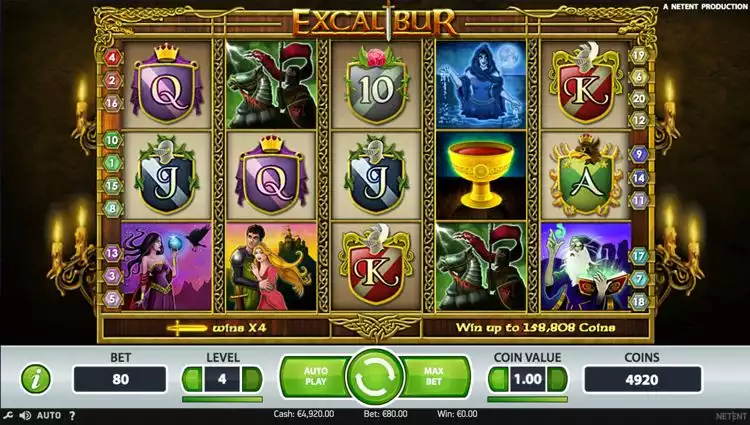Screen dimensions: 750x425
Task: Highlight payline 18 marker
Action: point(638,300)
